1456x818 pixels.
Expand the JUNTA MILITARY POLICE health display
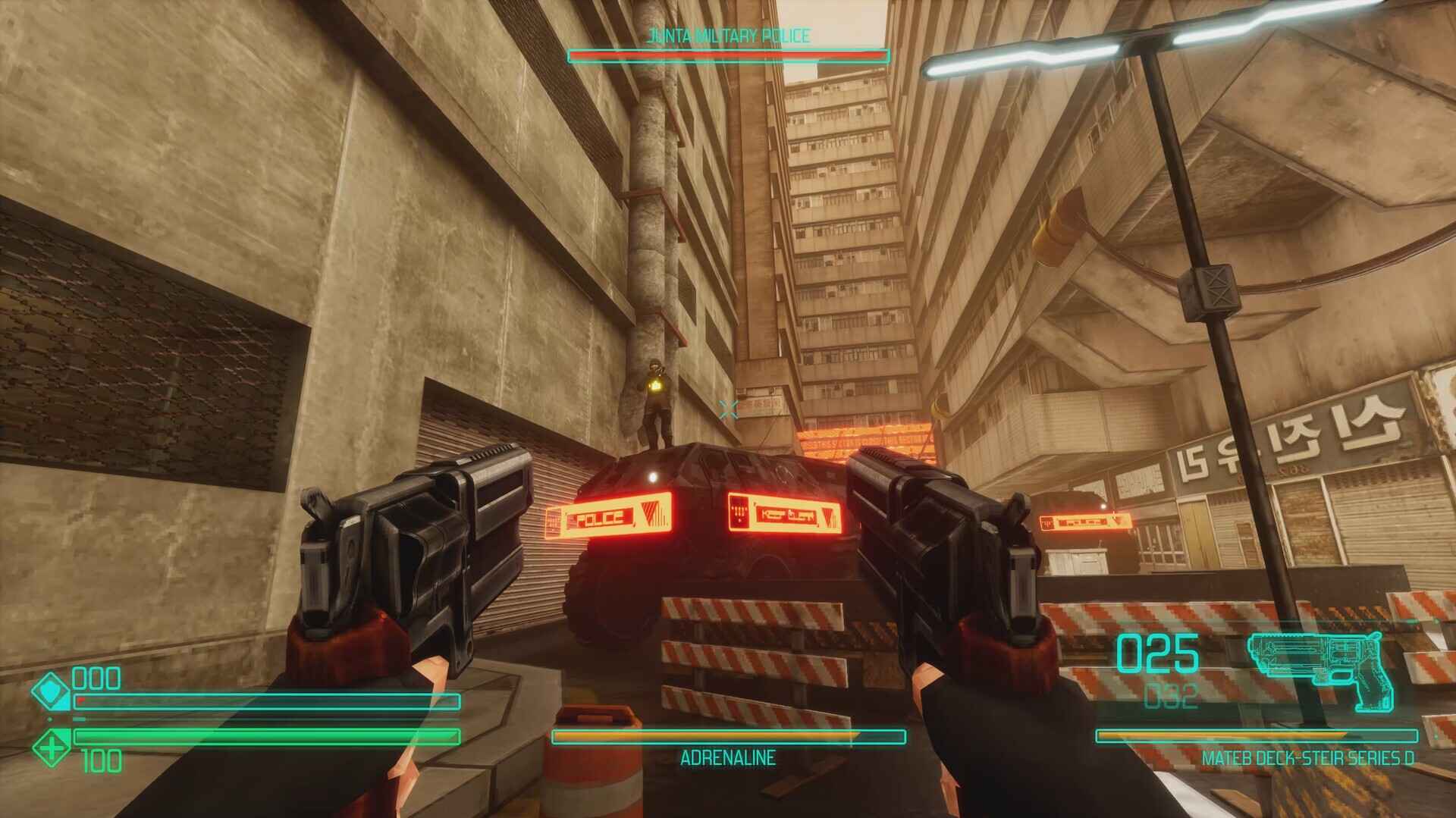[x=726, y=55]
